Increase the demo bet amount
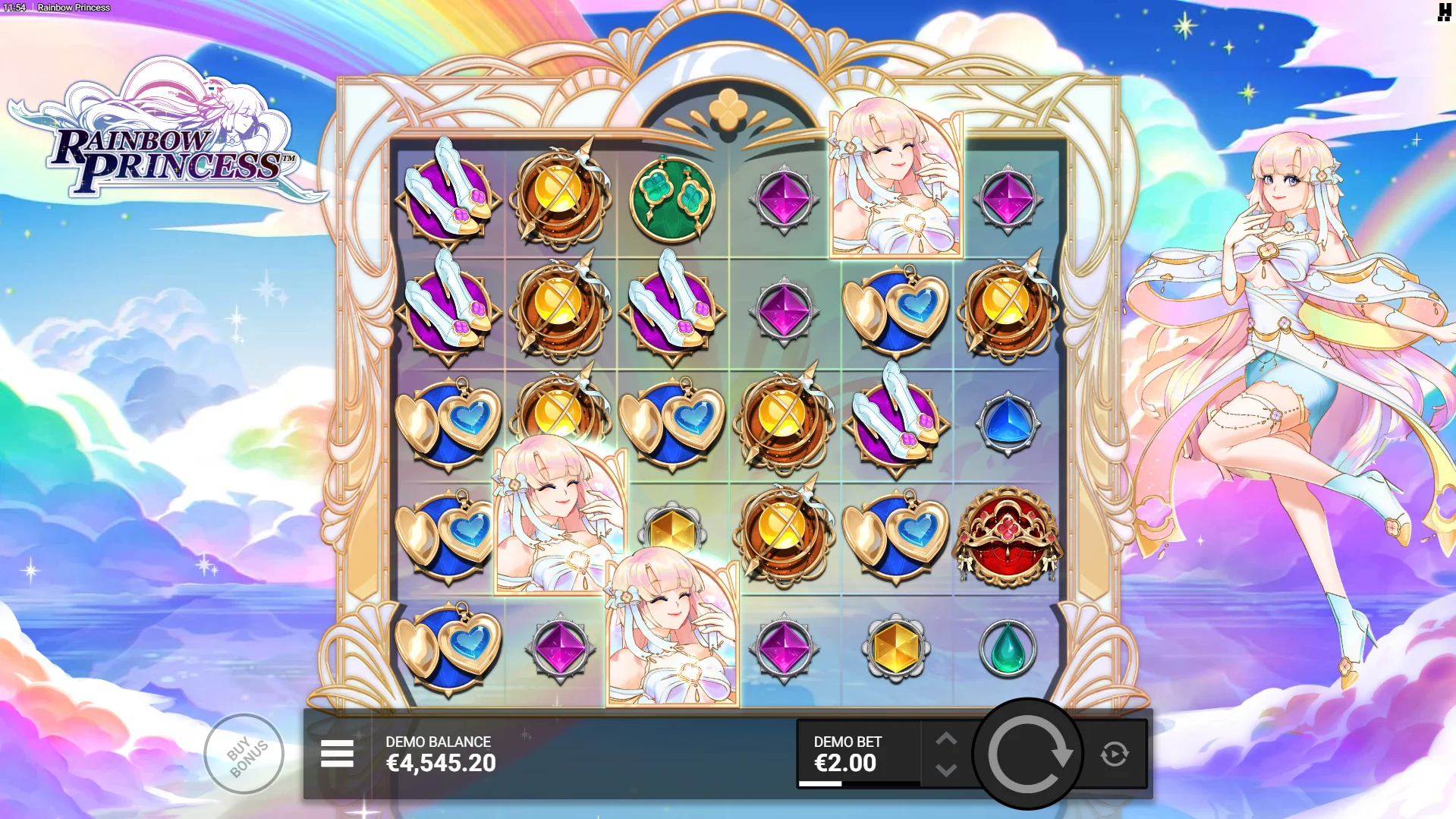 tap(946, 739)
